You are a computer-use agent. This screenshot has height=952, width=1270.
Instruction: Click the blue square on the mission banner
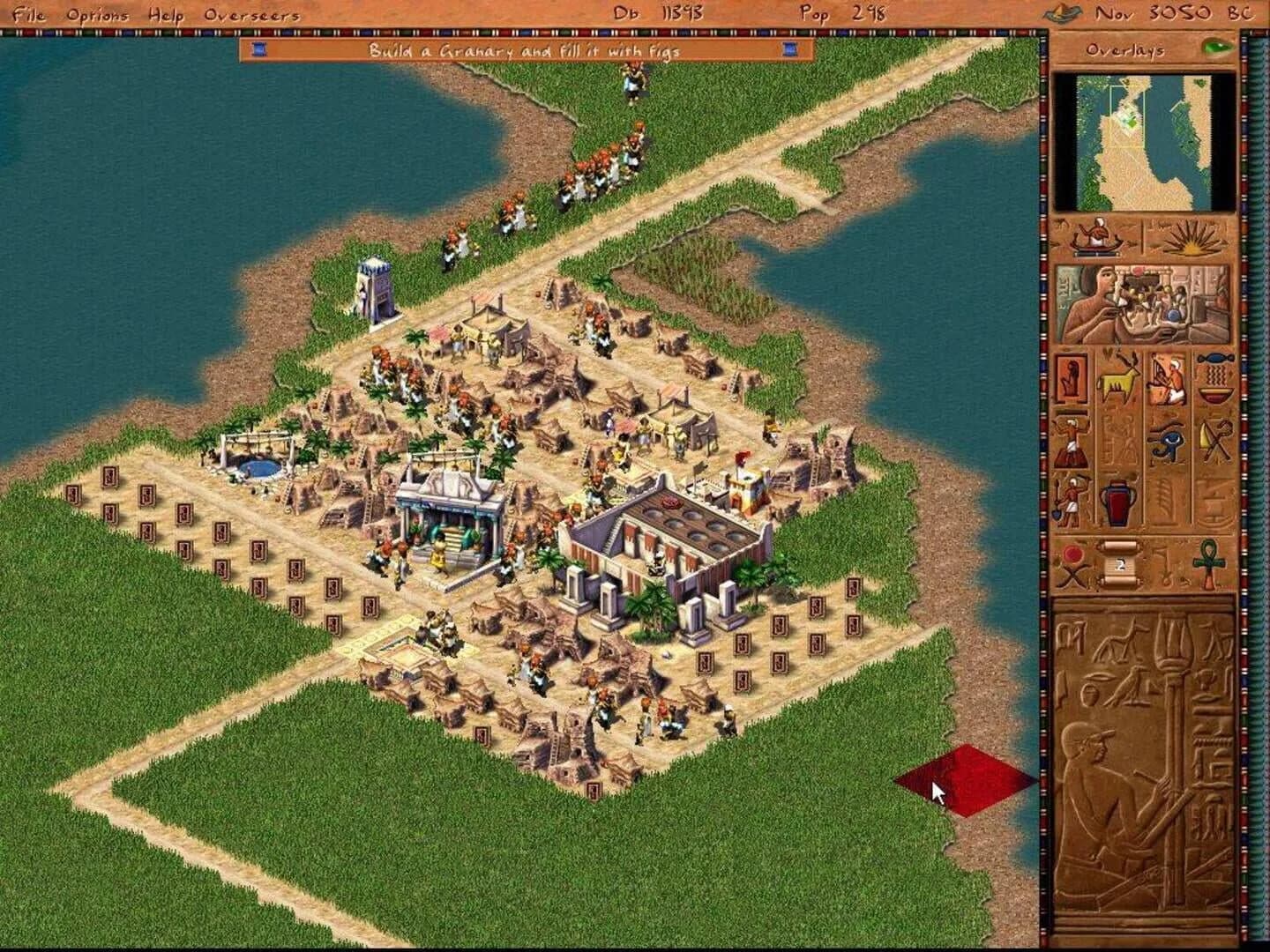tap(258, 51)
